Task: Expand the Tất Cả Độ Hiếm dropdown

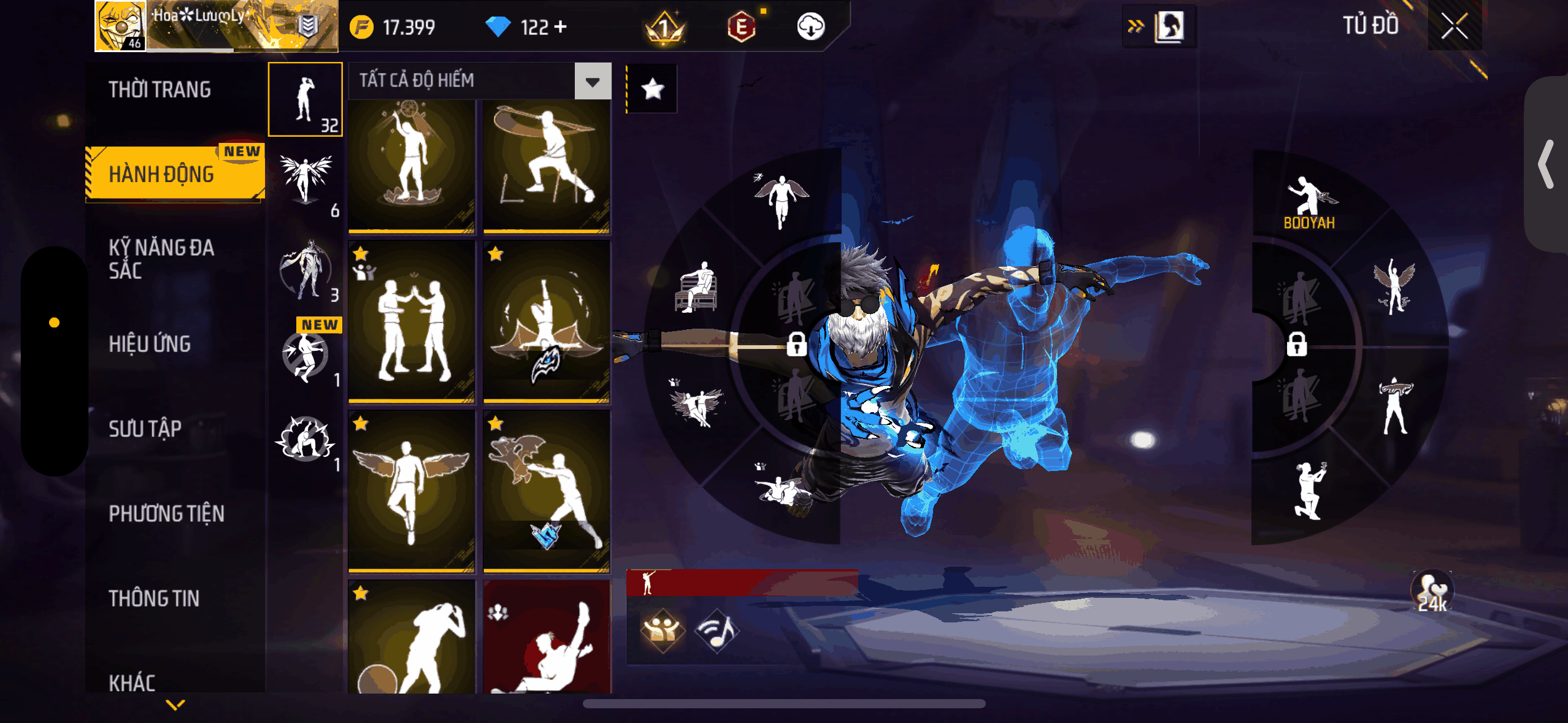Action: tap(593, 81)
